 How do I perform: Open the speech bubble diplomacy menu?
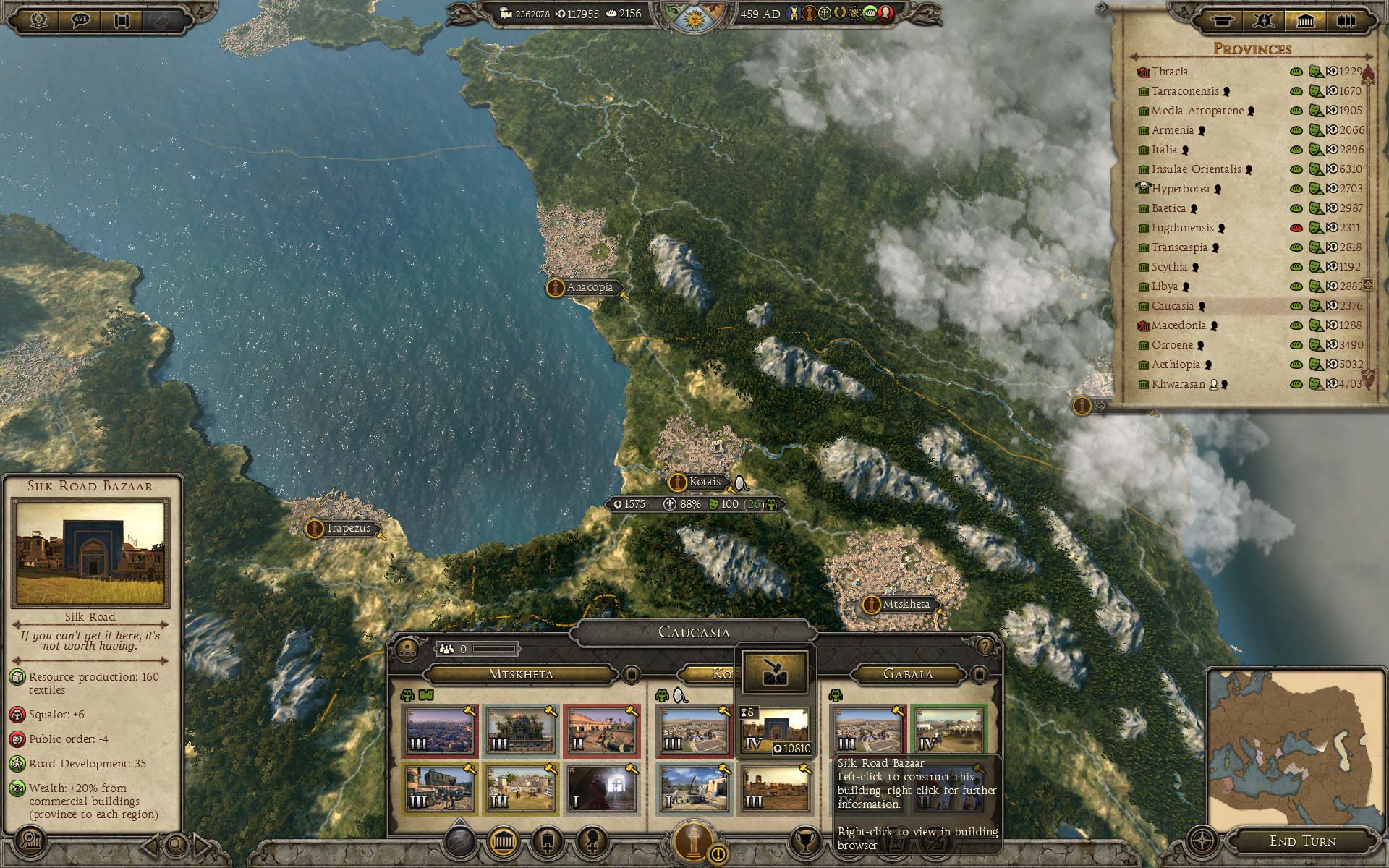[x=80, y=20]
